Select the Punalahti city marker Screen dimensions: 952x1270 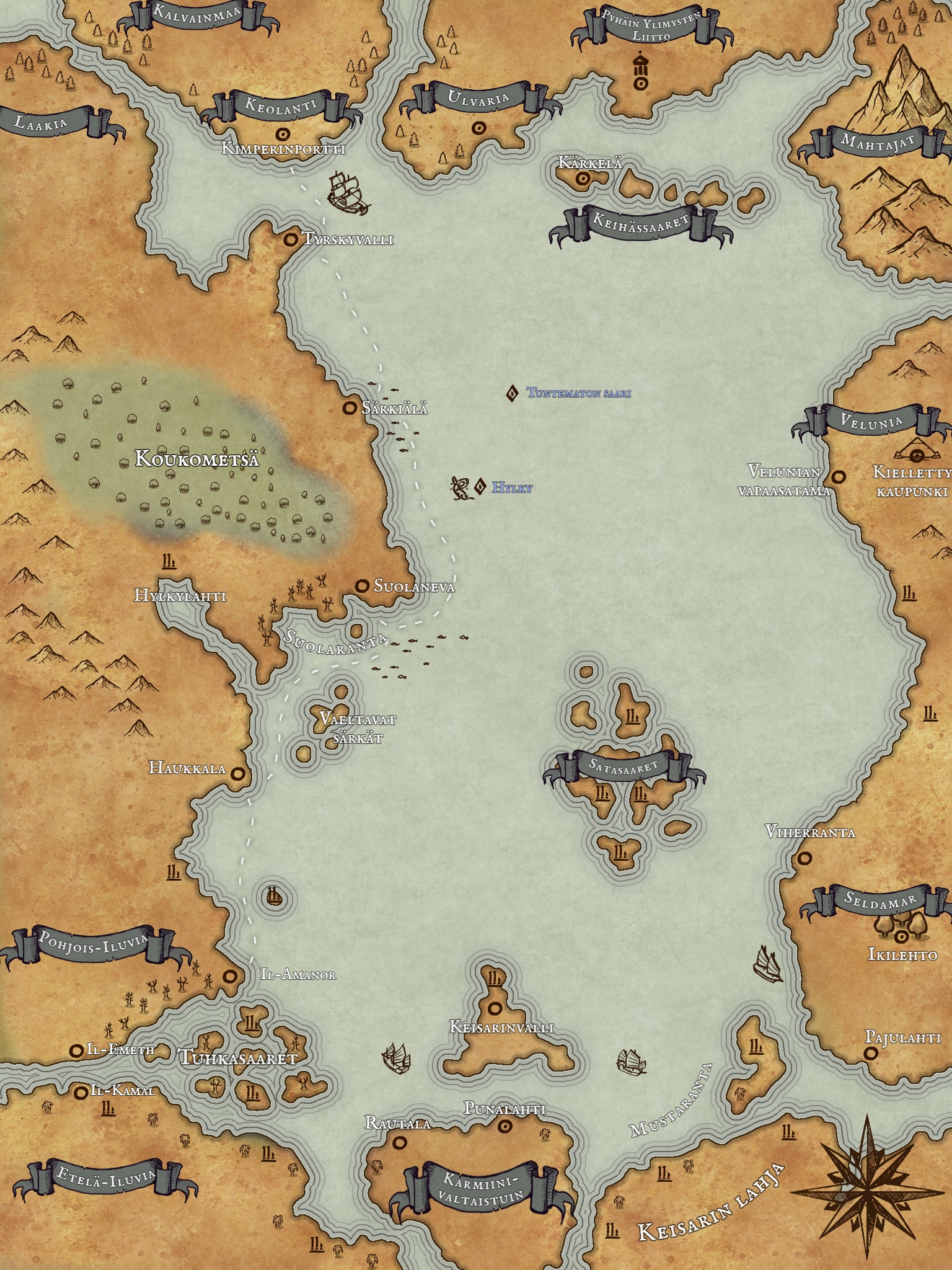505,1126
